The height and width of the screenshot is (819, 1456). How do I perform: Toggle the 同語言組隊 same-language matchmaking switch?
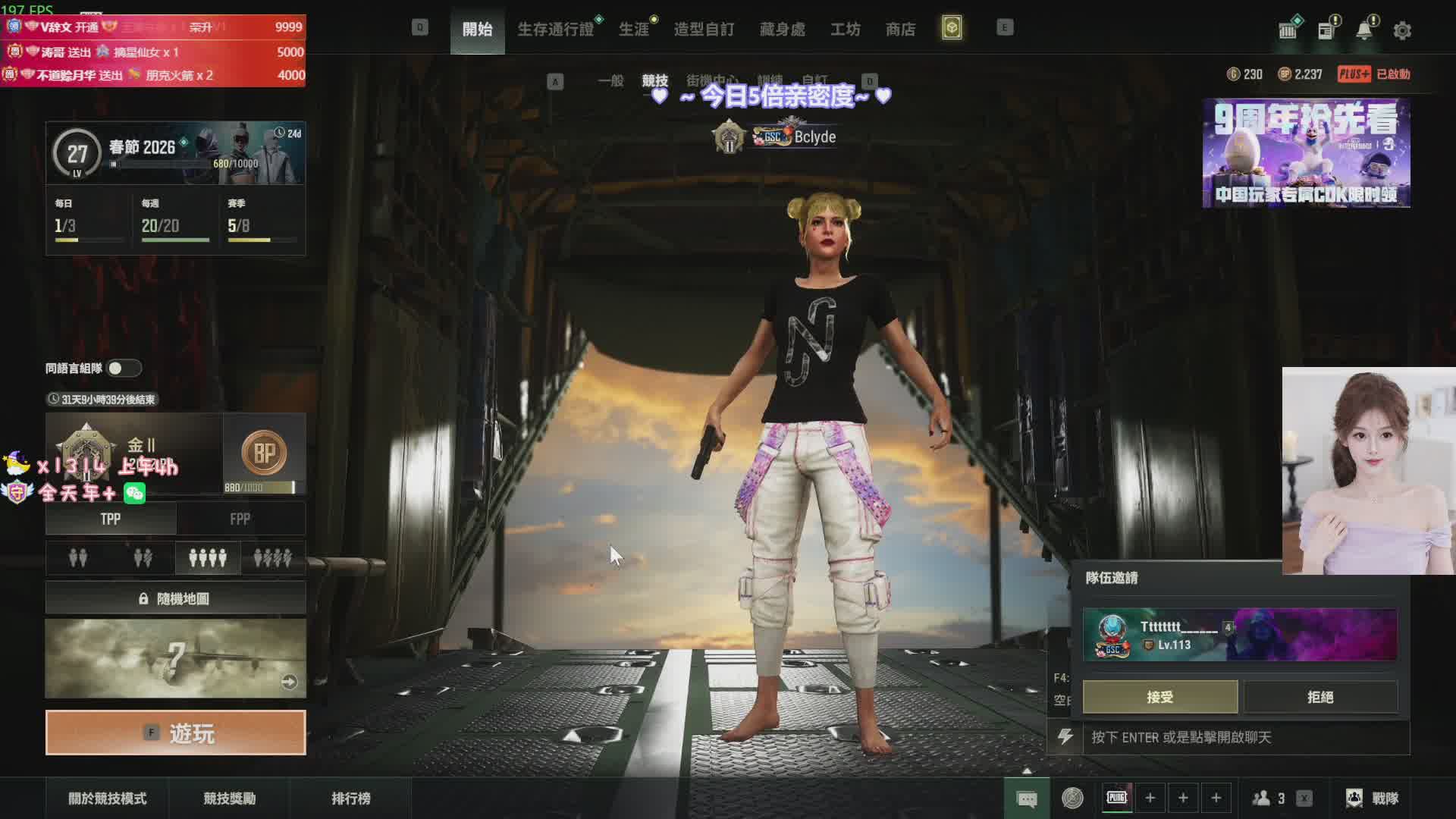(x=124, y=369)
